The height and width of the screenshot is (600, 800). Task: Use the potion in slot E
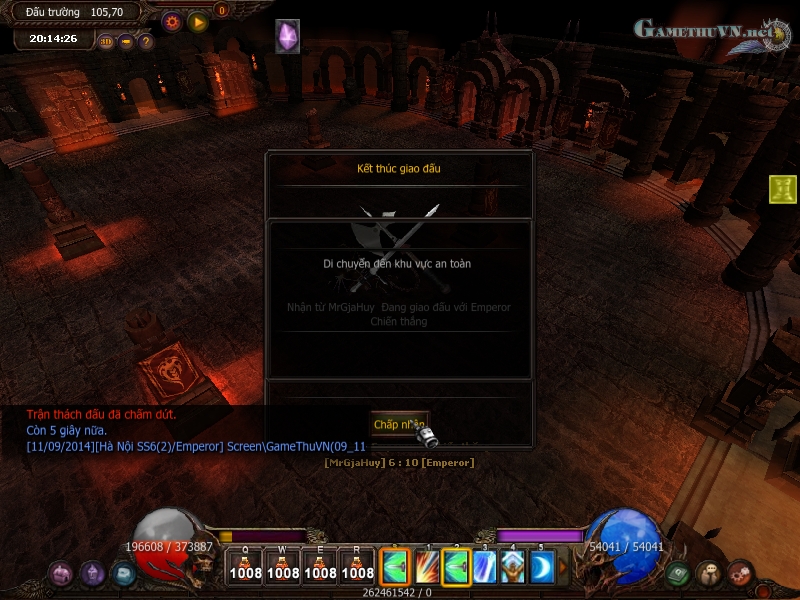point(320,566)
